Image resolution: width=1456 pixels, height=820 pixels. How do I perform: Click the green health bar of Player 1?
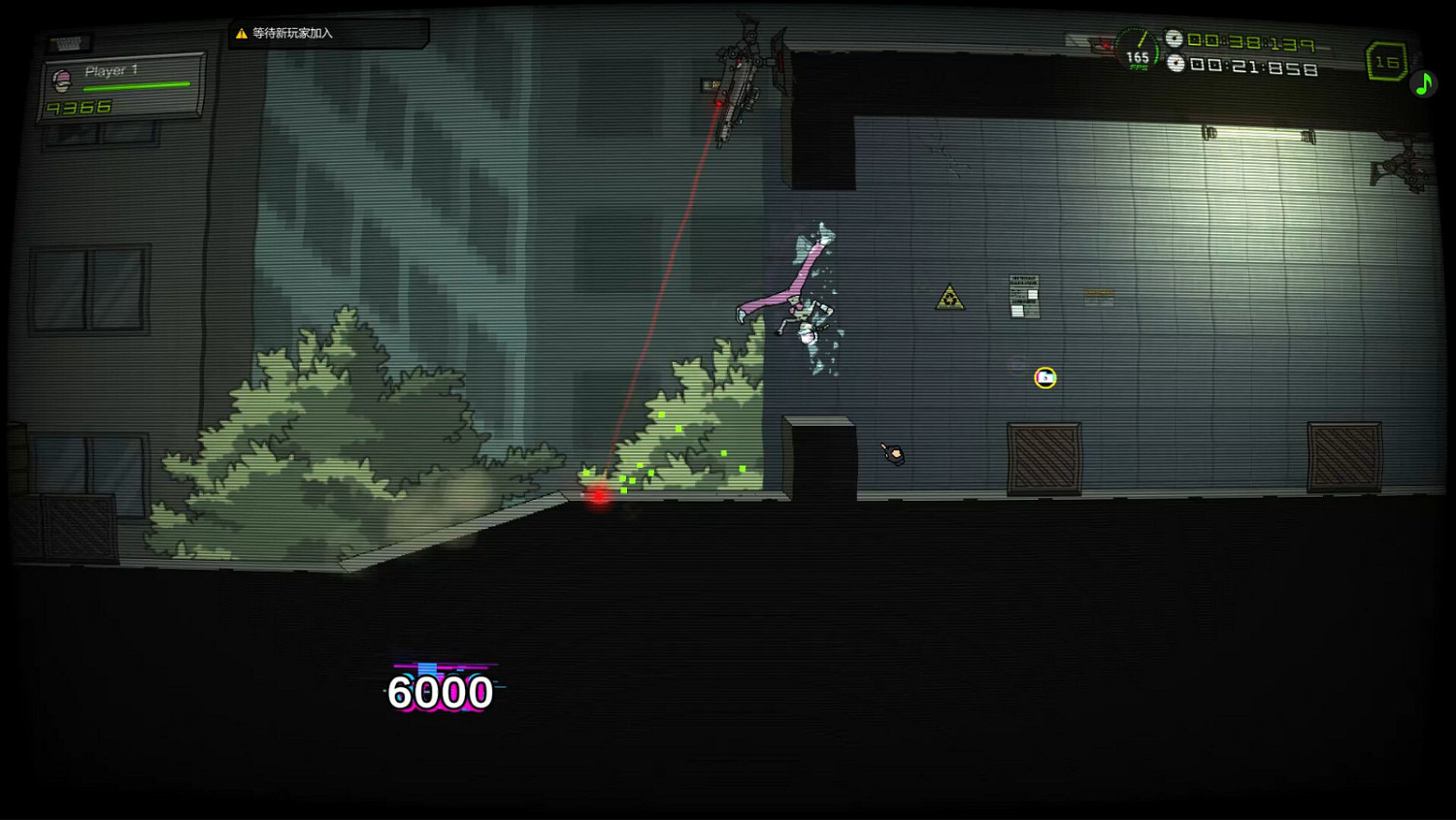(136, 84)
